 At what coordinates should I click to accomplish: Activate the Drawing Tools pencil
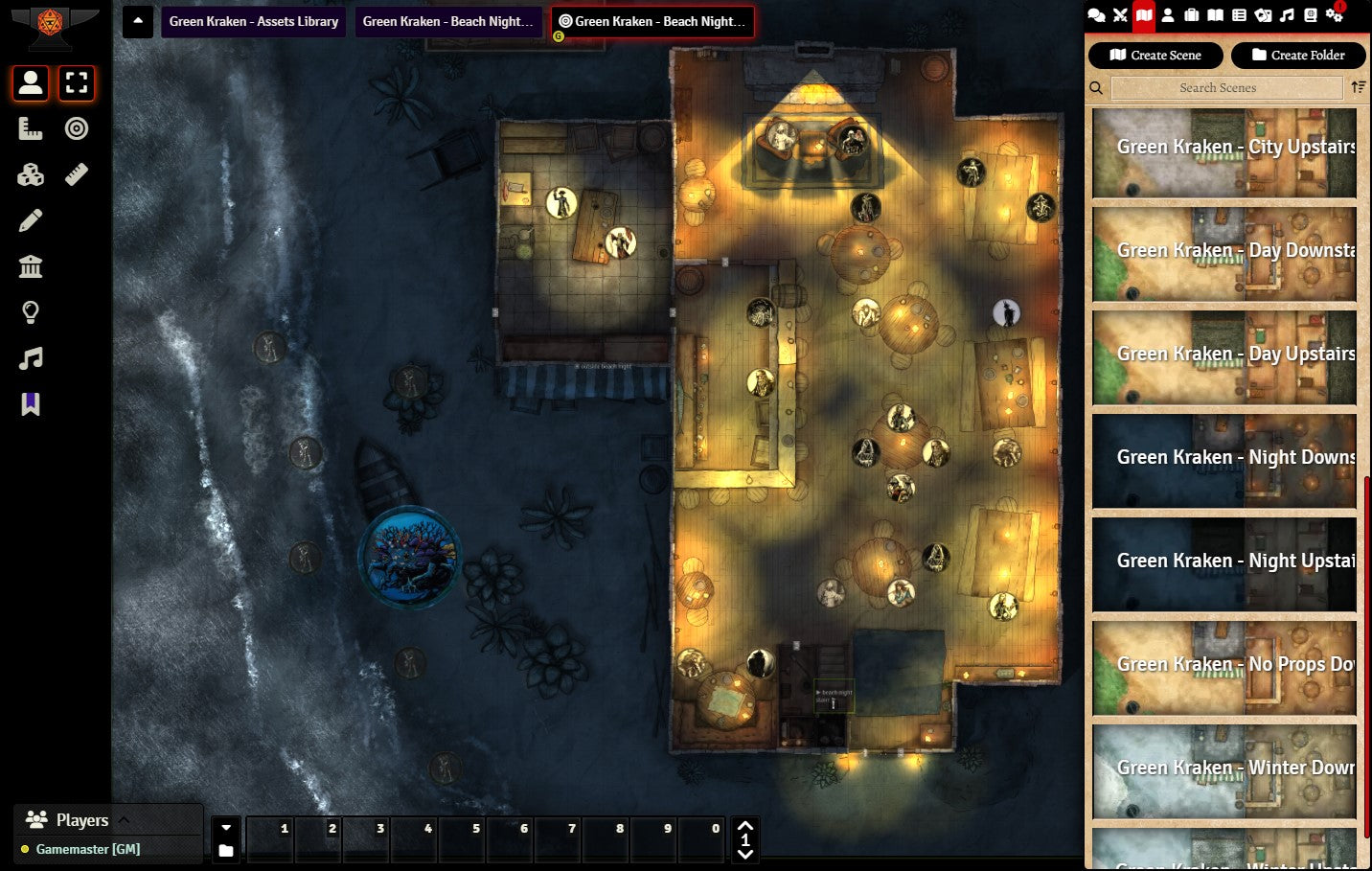[31, 220]
